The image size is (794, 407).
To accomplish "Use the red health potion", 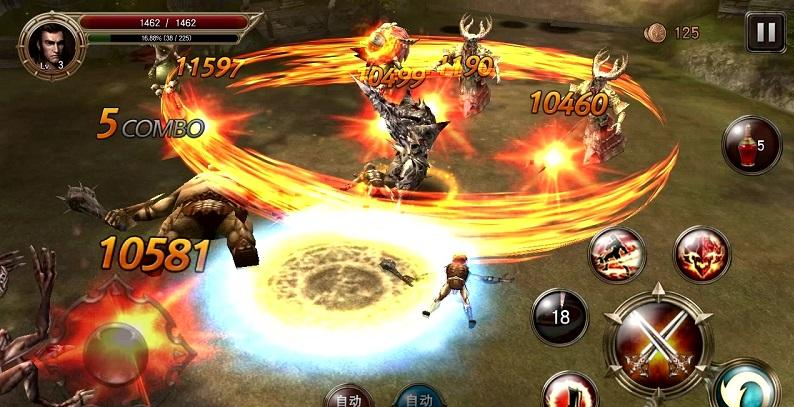I will point(751,145).
